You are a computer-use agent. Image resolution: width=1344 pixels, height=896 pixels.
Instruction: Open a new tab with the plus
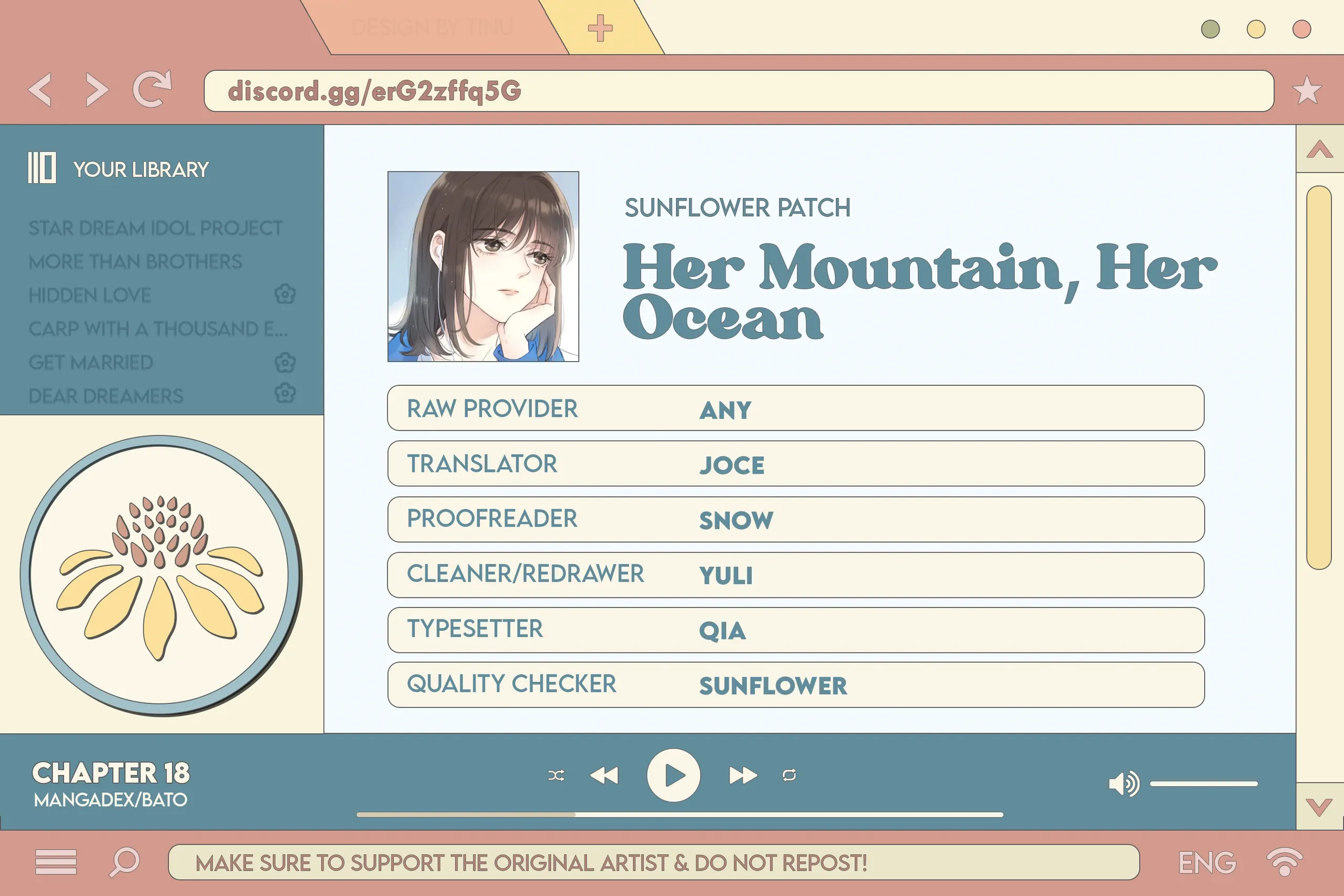600,28
